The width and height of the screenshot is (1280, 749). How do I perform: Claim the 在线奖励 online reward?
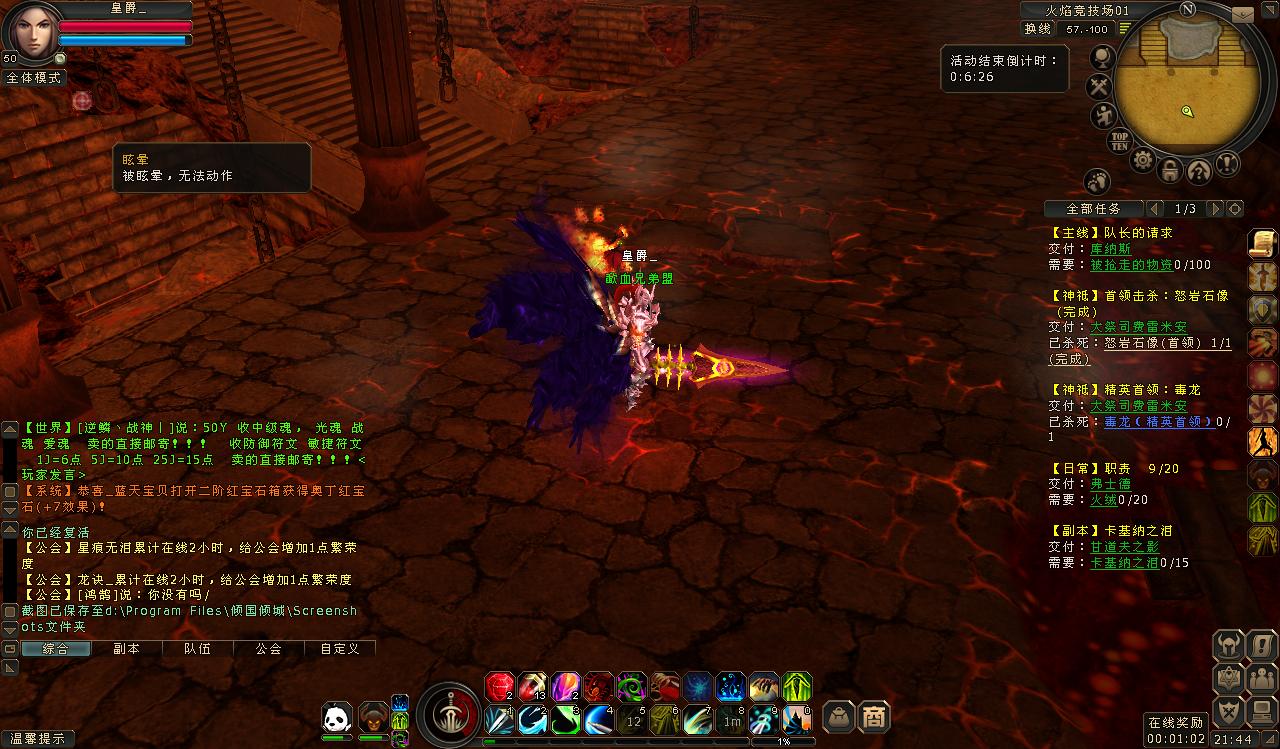point(1176,723)
